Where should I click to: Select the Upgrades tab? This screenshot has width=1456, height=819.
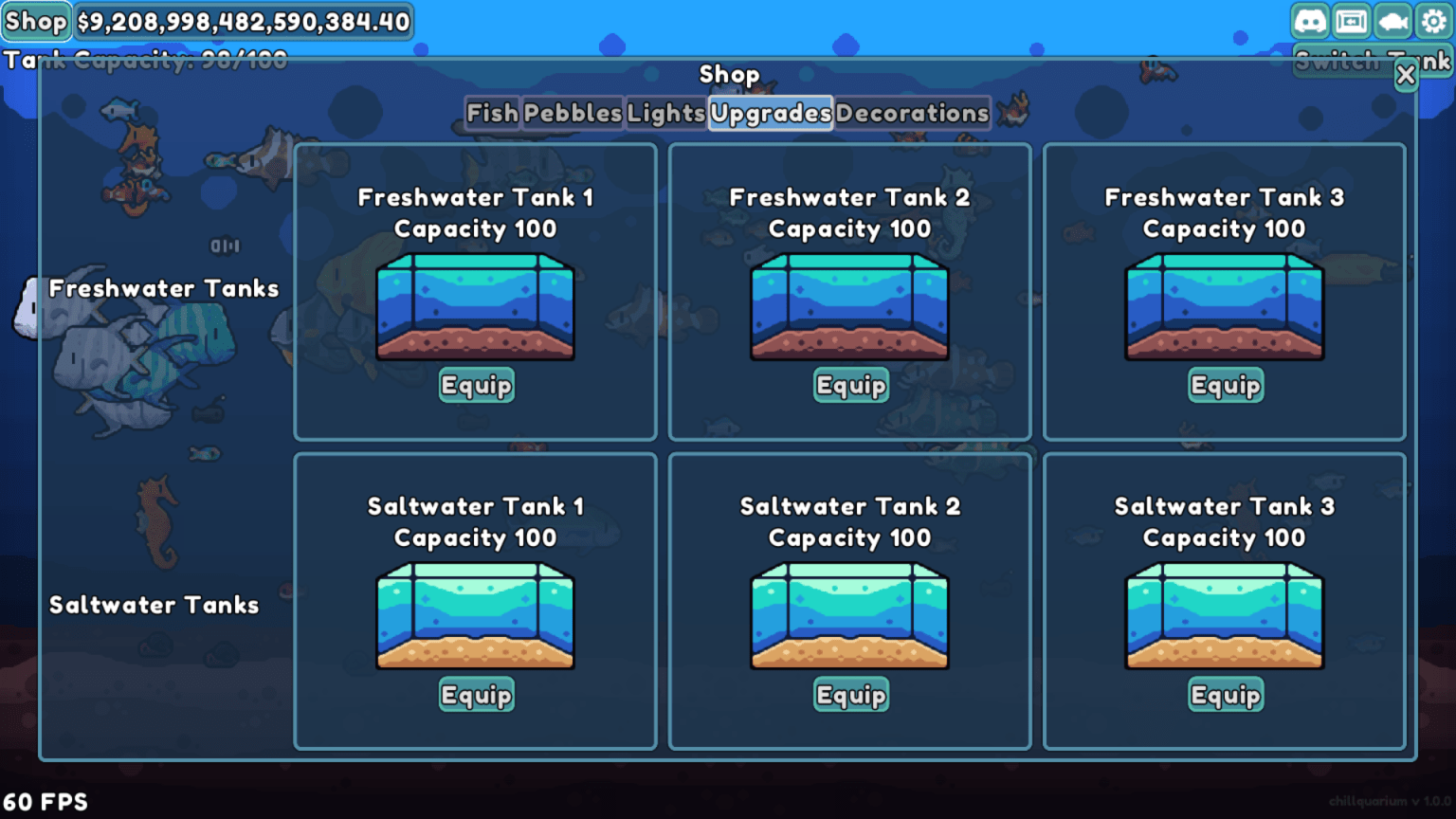(771, 114)
